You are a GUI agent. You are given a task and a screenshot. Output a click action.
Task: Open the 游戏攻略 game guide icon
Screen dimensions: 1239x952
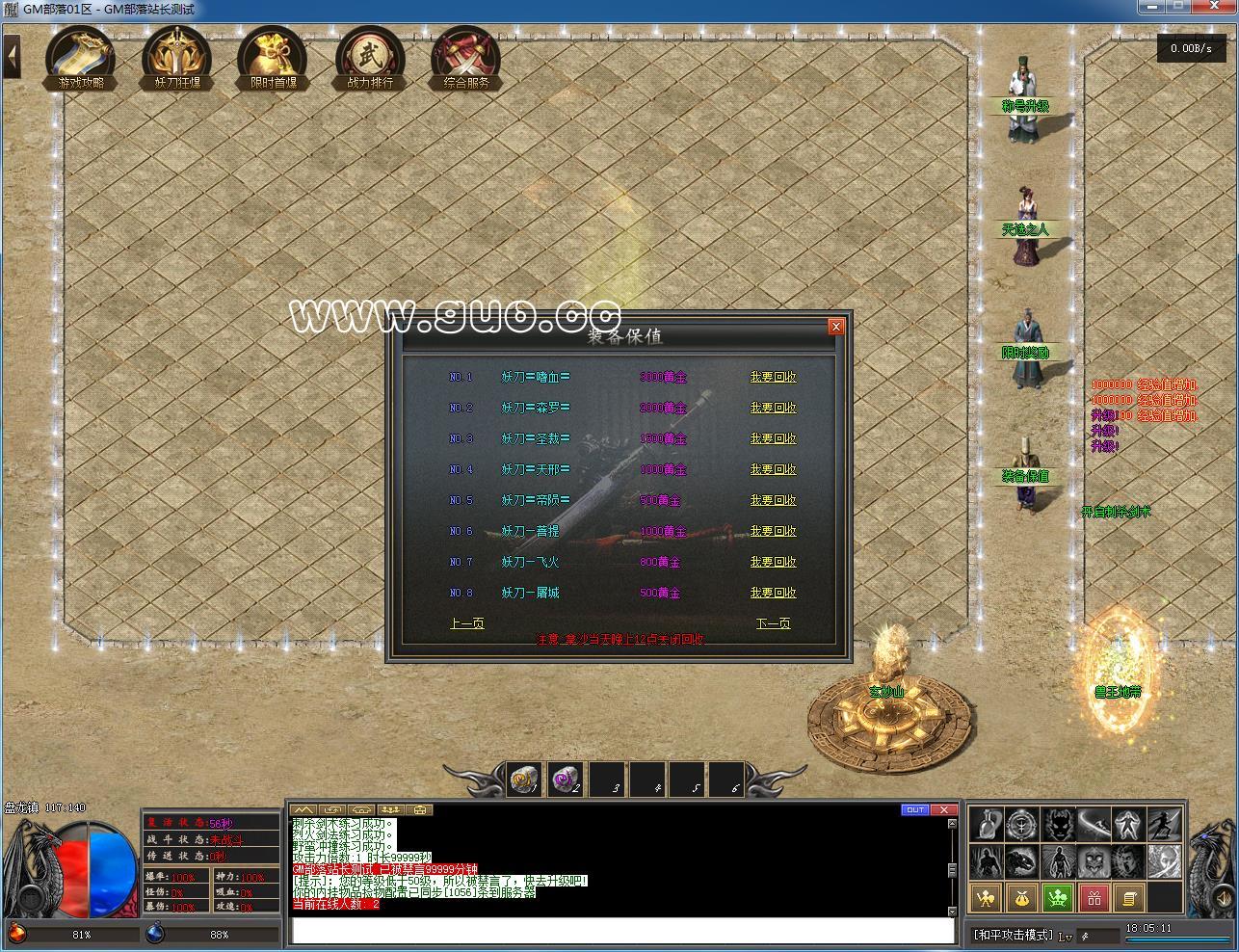click(81, 58)
